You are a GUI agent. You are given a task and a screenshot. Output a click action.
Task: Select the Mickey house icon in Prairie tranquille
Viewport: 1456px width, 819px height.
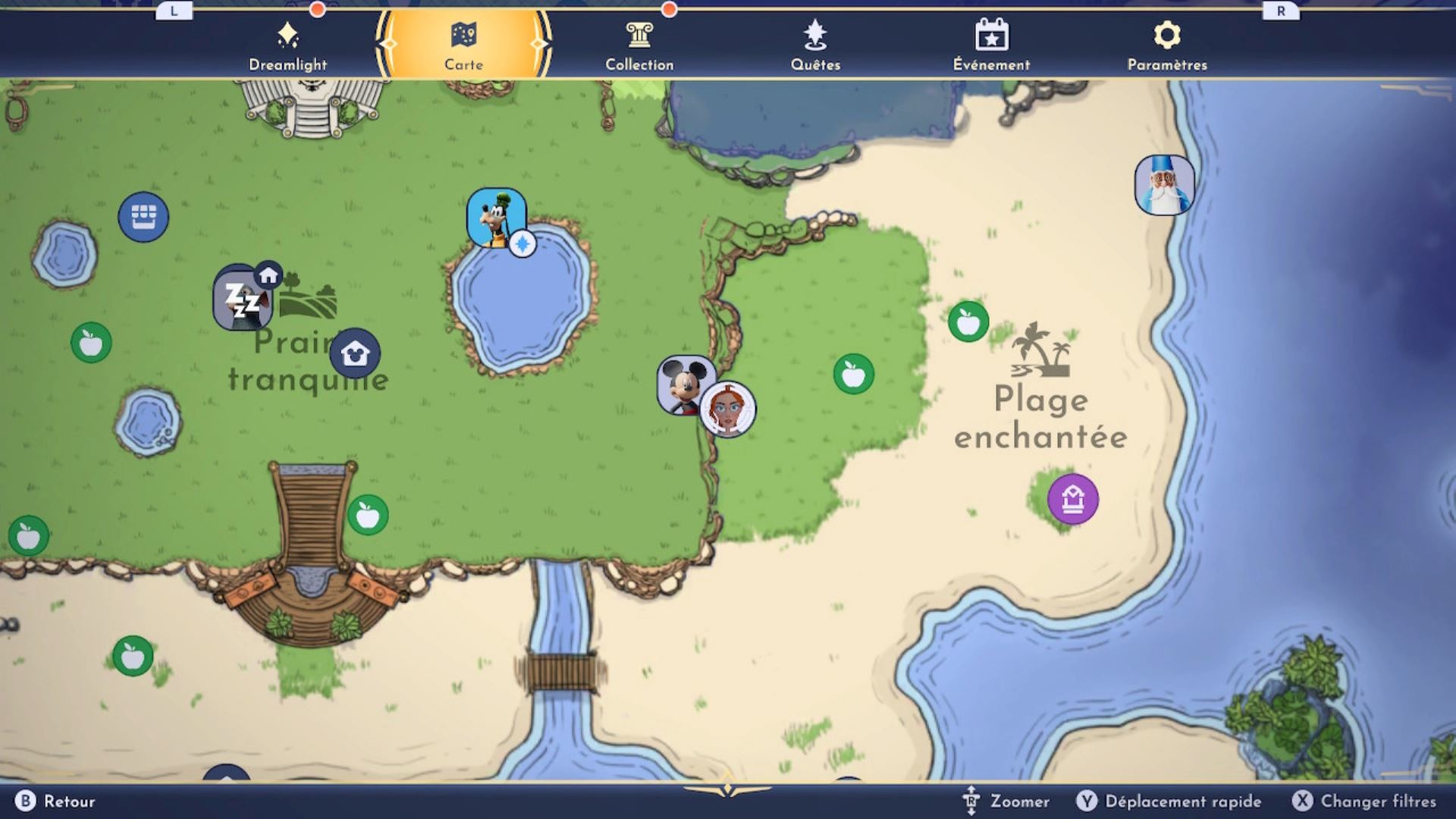coord(353,353)
